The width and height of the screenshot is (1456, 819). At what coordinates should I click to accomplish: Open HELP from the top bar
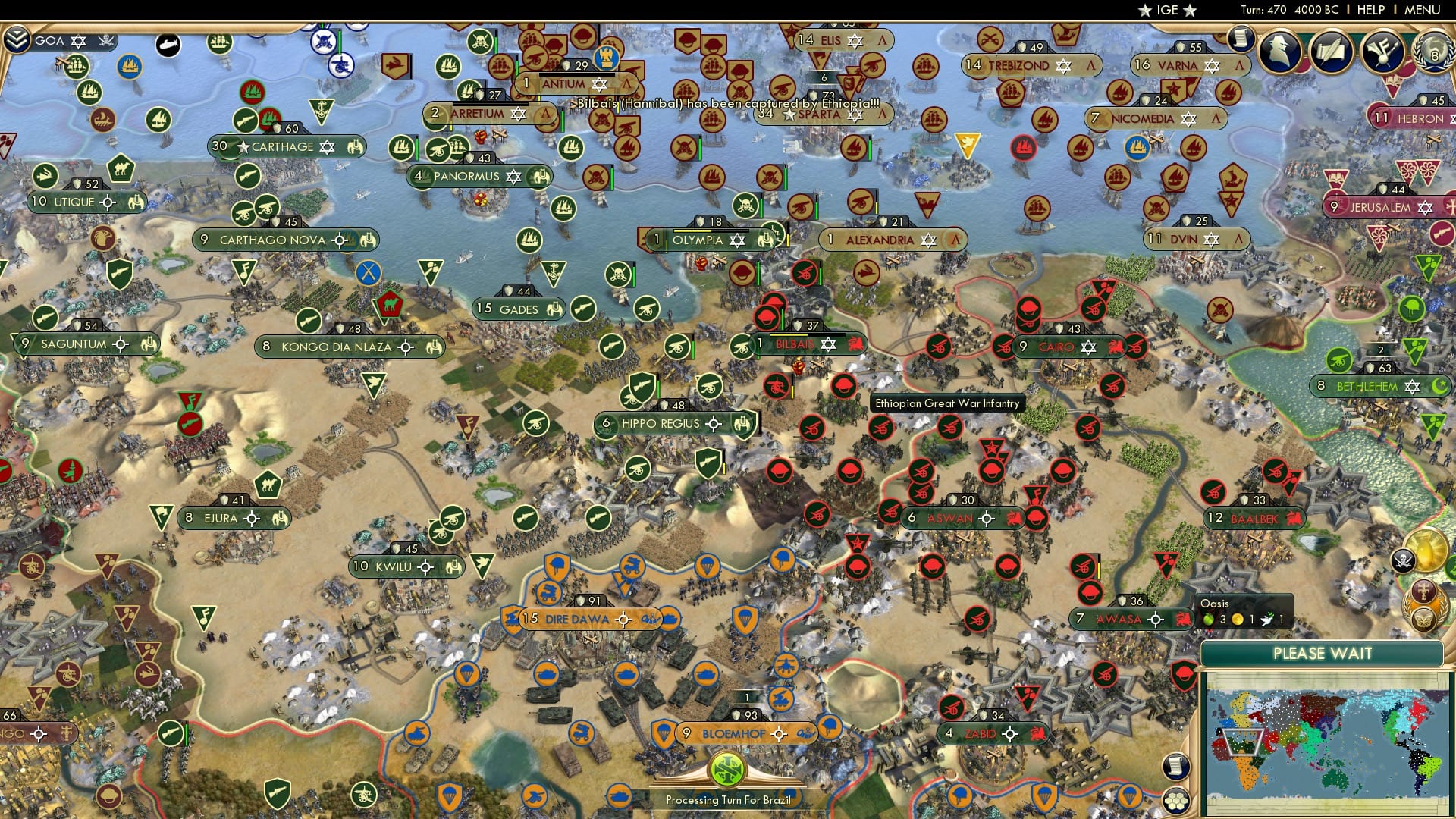[x=1370, y=9]
